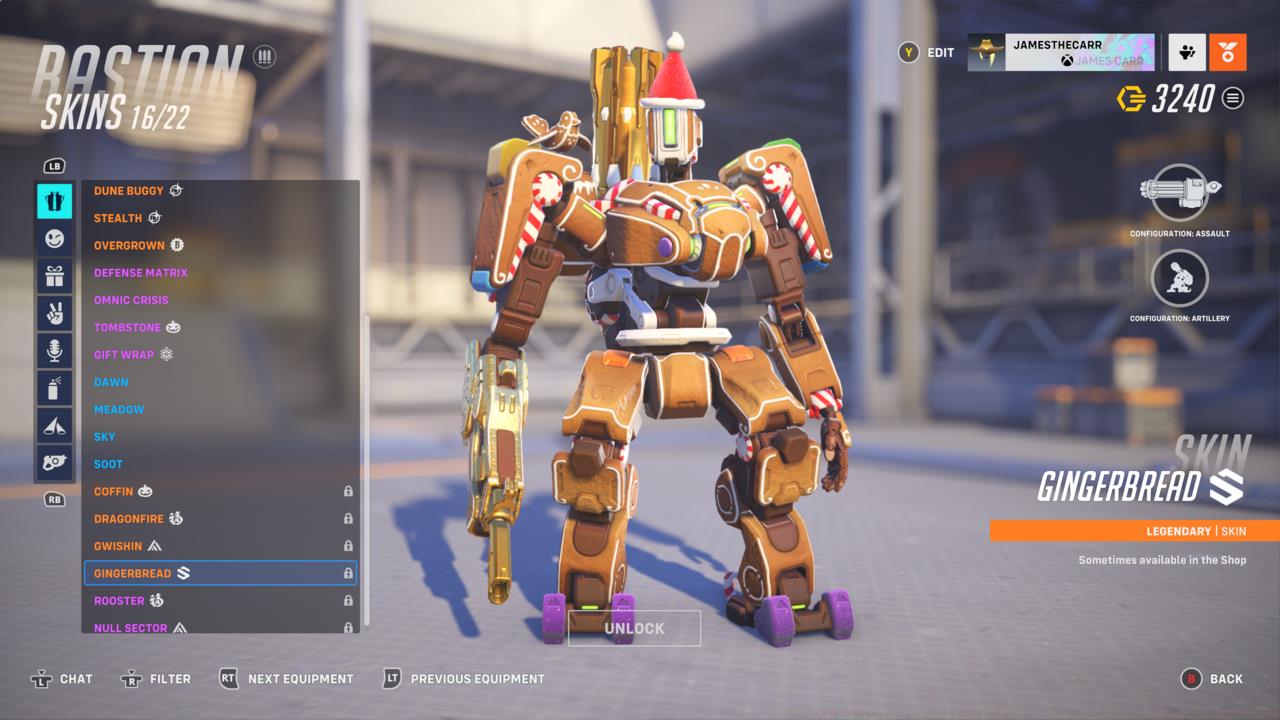Select the Dawn skin
Screen dimensions: 1280x720
(111, 382)
